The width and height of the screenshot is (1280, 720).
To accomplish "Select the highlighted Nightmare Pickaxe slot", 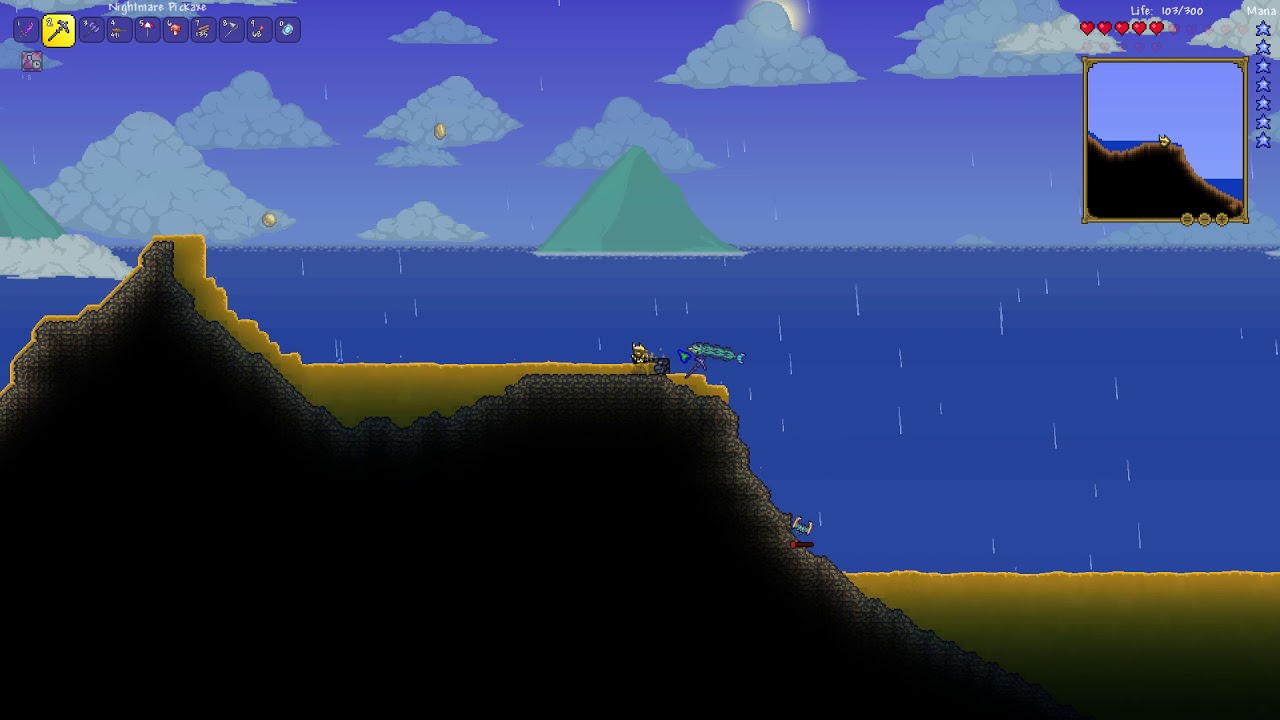I will (x=58, y=31).
